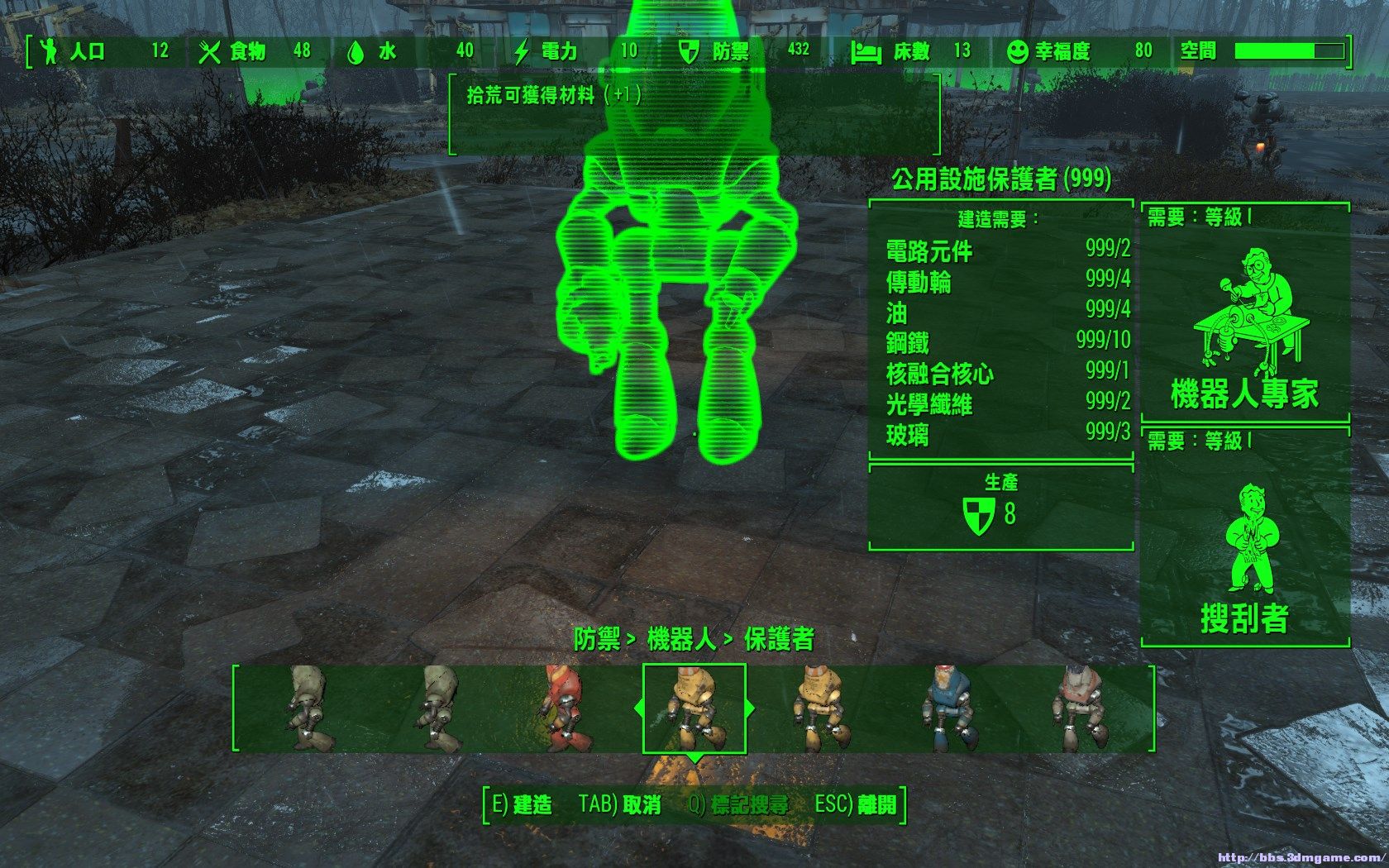This screenshot has height=868, width=1389.
Task: Pick the blue Protectron in the build row
Action: click(x=946, y=708)
